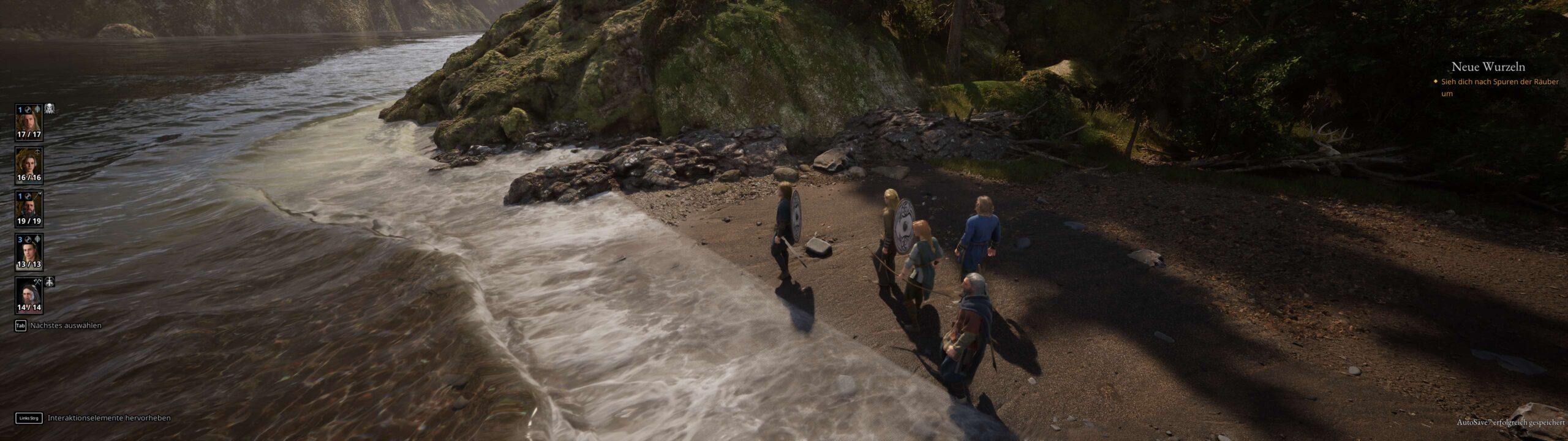The height and width of the screenshot is (441, 1568).
Task: Pick the grey-haired character portrait with 14 / 14
Action: click(29, 295)
